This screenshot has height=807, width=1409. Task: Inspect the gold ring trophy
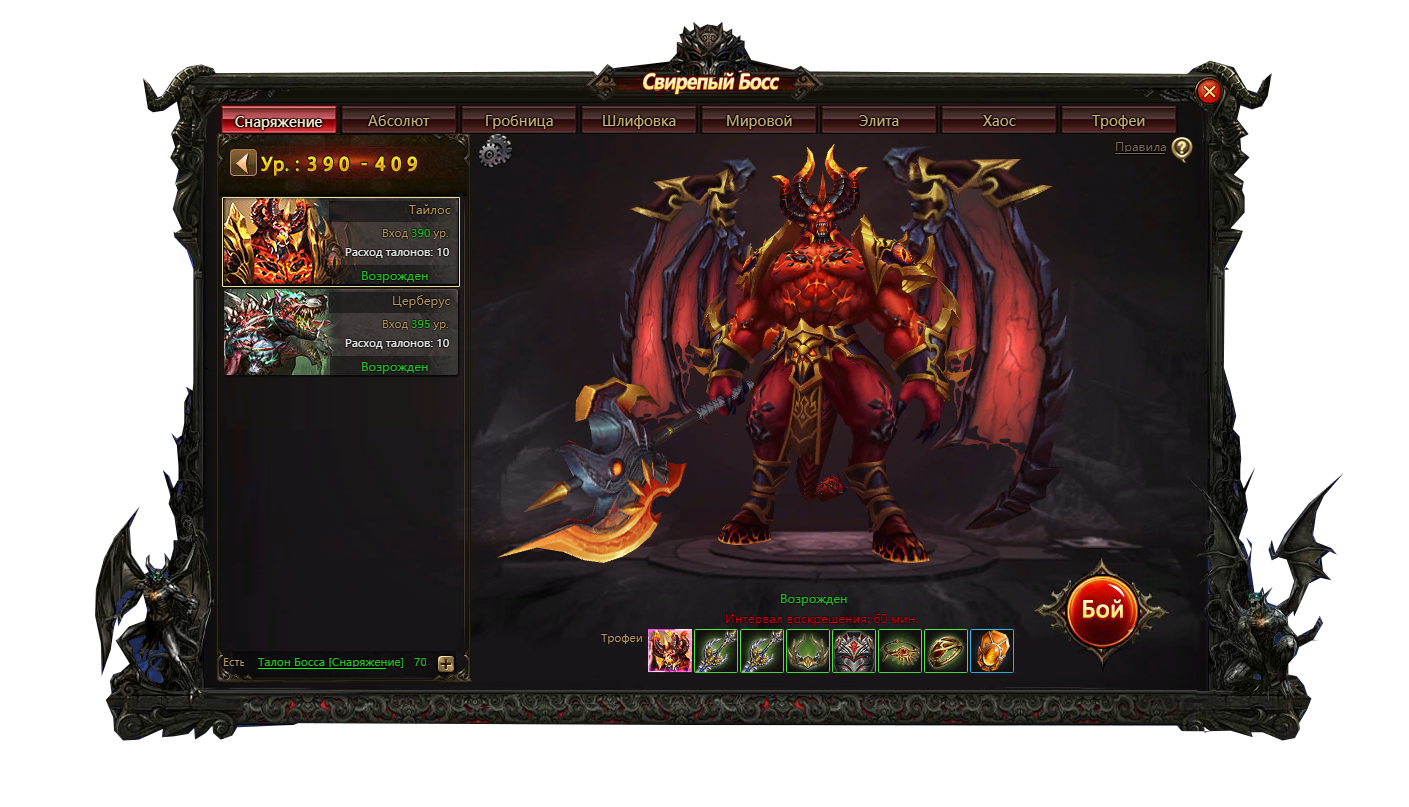946,651
